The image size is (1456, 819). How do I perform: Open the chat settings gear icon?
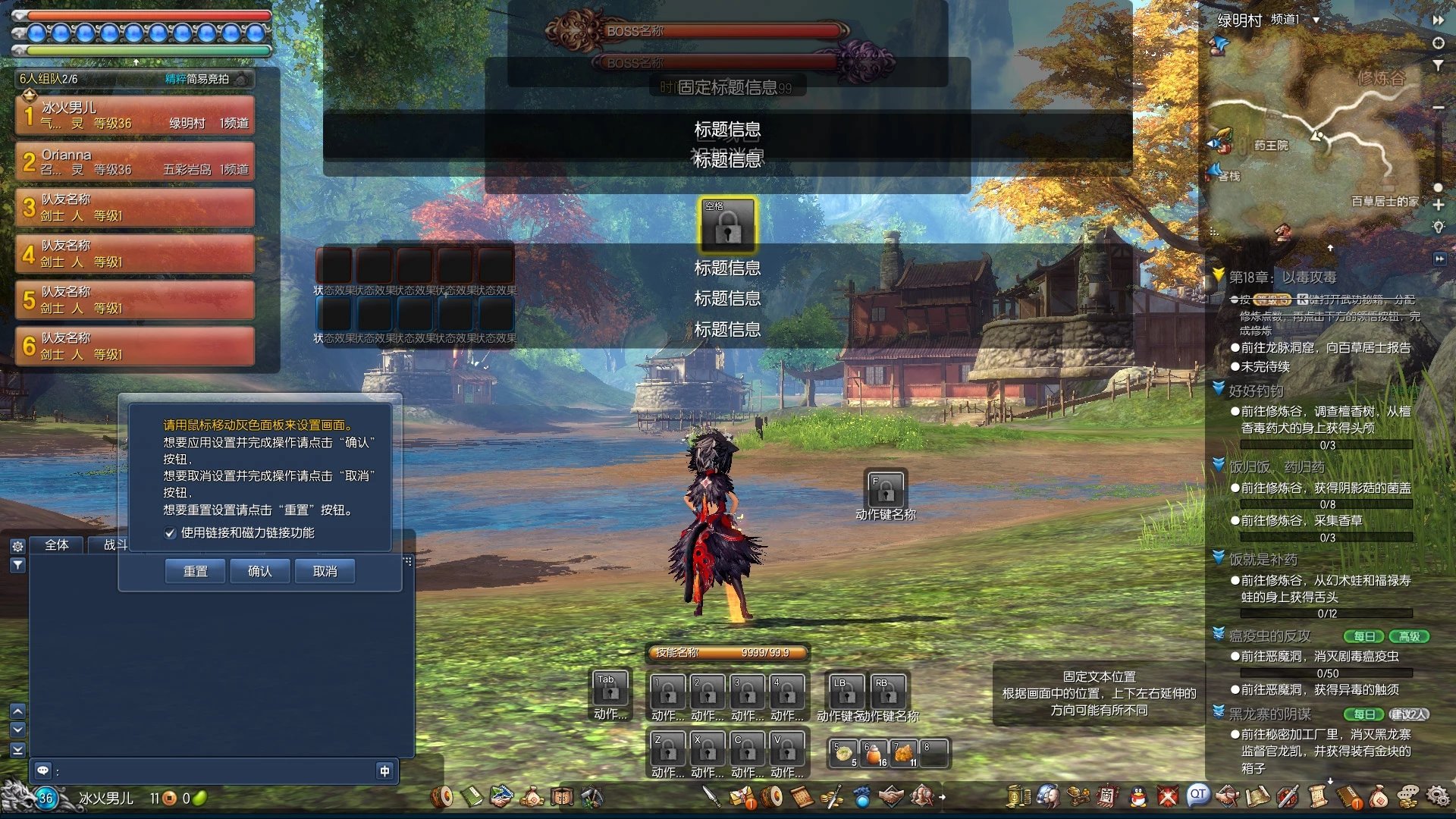pos(18,546)
